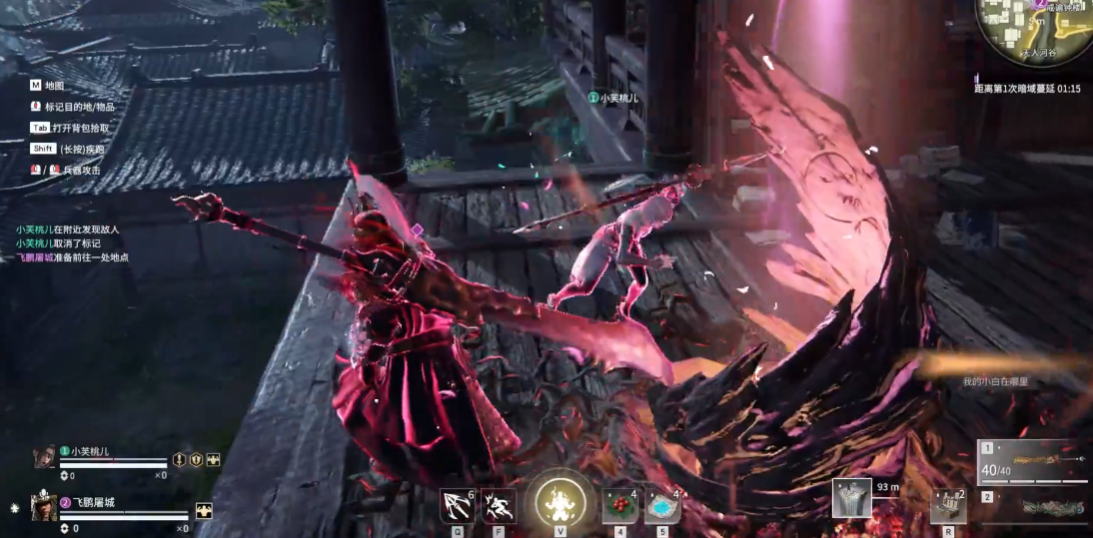1093x538 pixels.
Task: Activate the Q grappling hook skill
Action: [x=457, y=505]
